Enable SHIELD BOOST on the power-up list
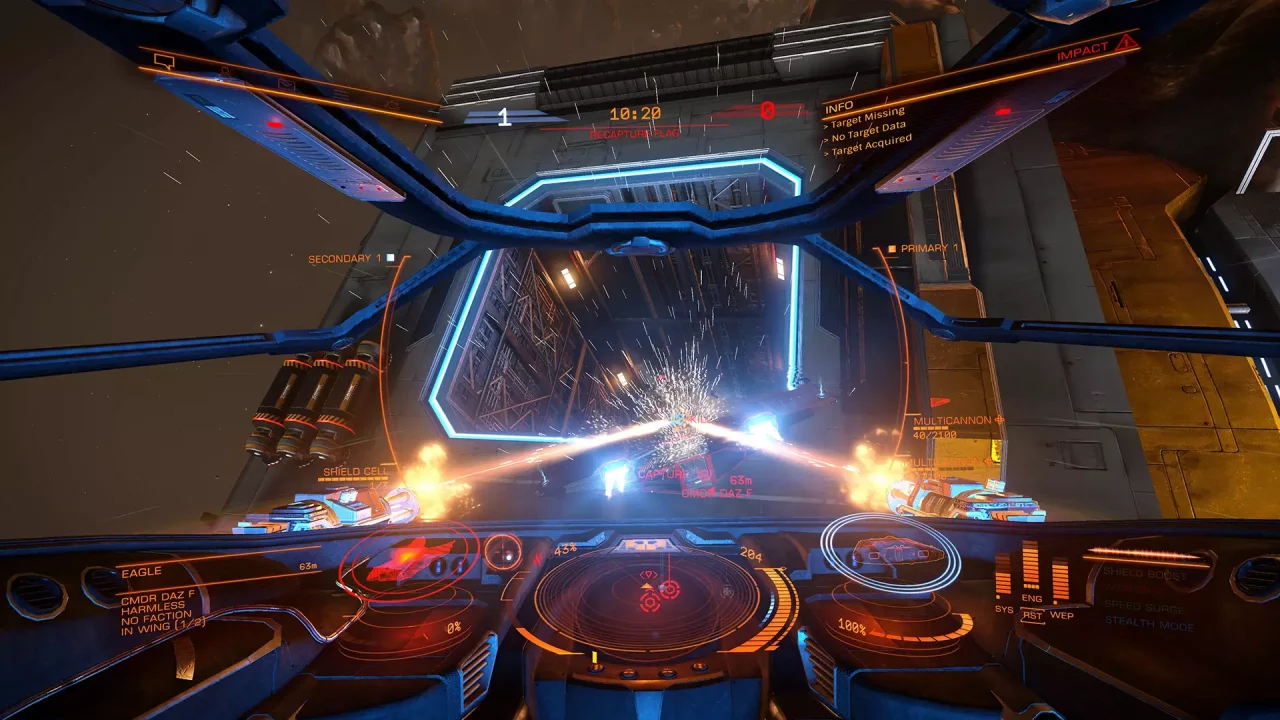1280x720 pixels. coord(1143,573)
